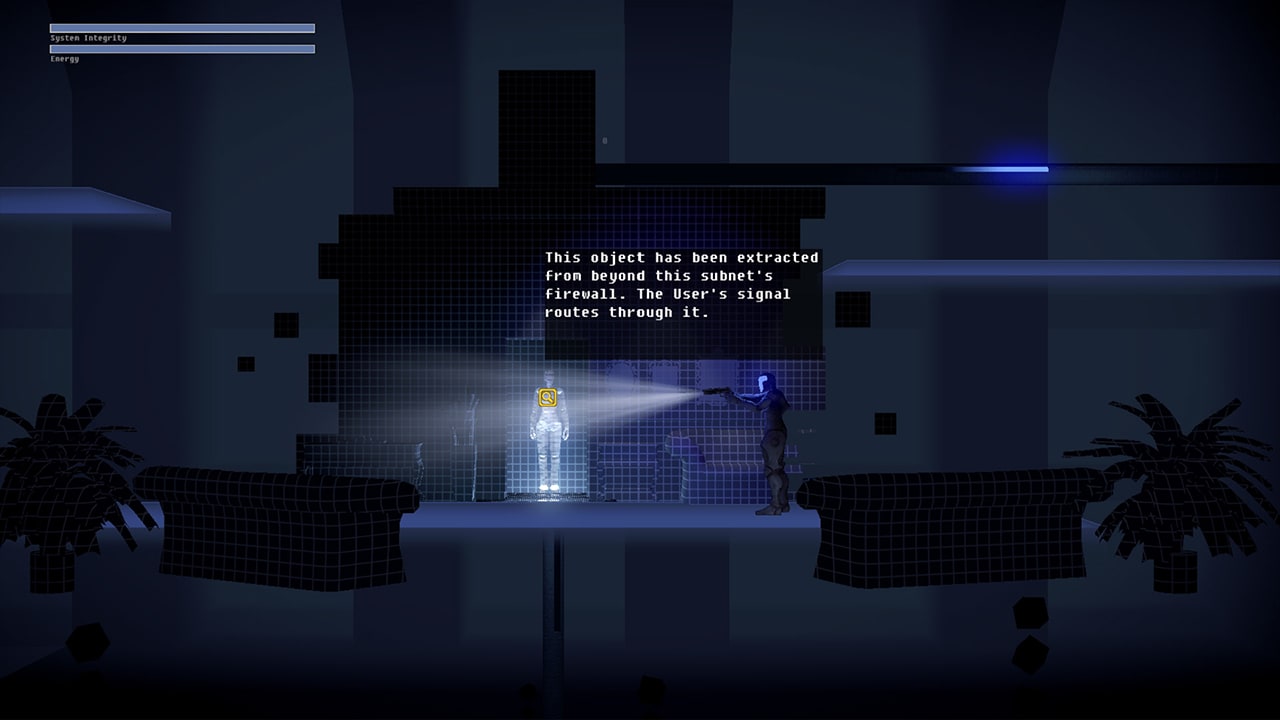The image size is (1280, 720).
Task: Click the System Integrity bar
Action: 180,28
